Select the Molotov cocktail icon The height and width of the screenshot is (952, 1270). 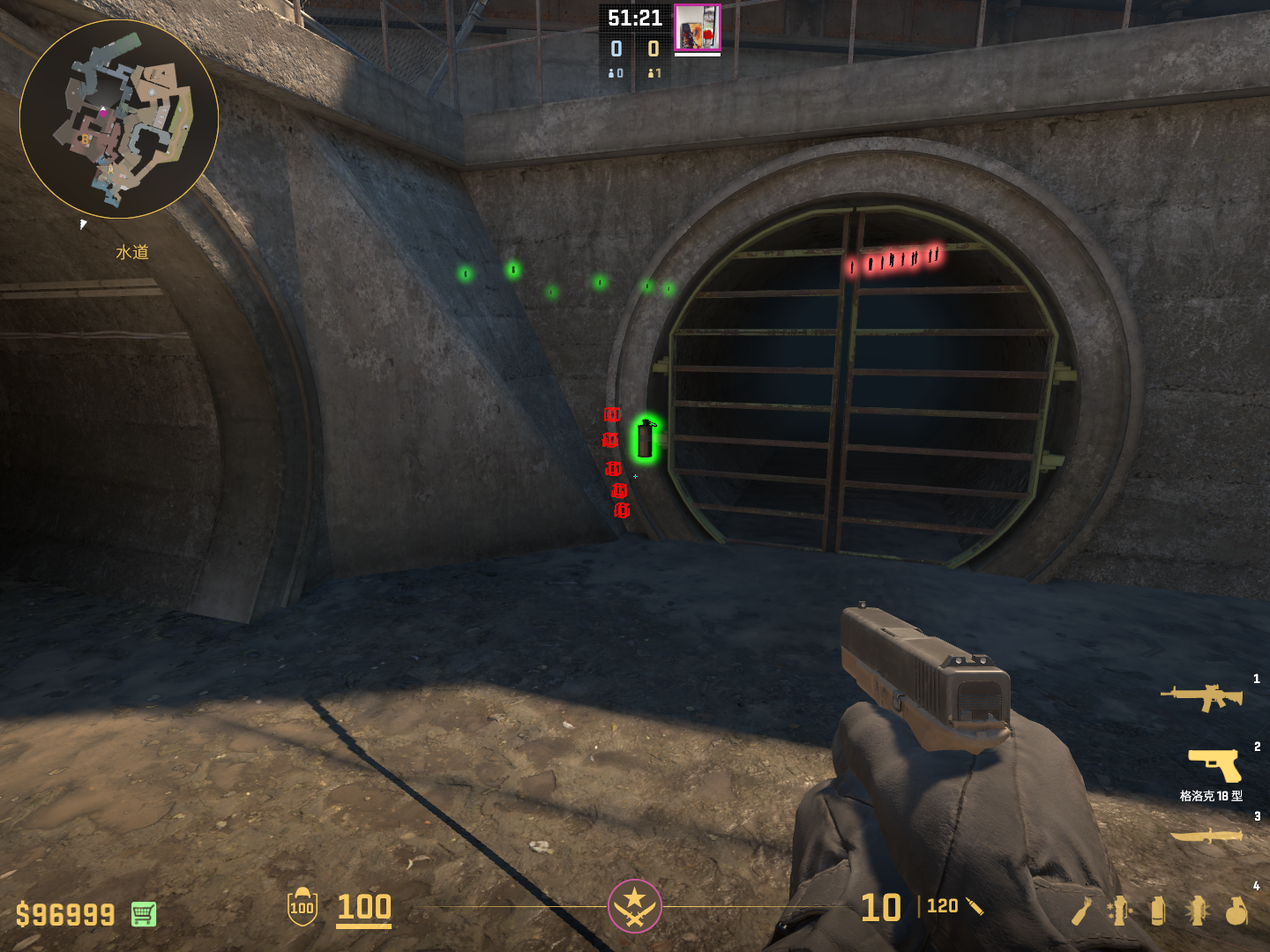coord(1081,911)
